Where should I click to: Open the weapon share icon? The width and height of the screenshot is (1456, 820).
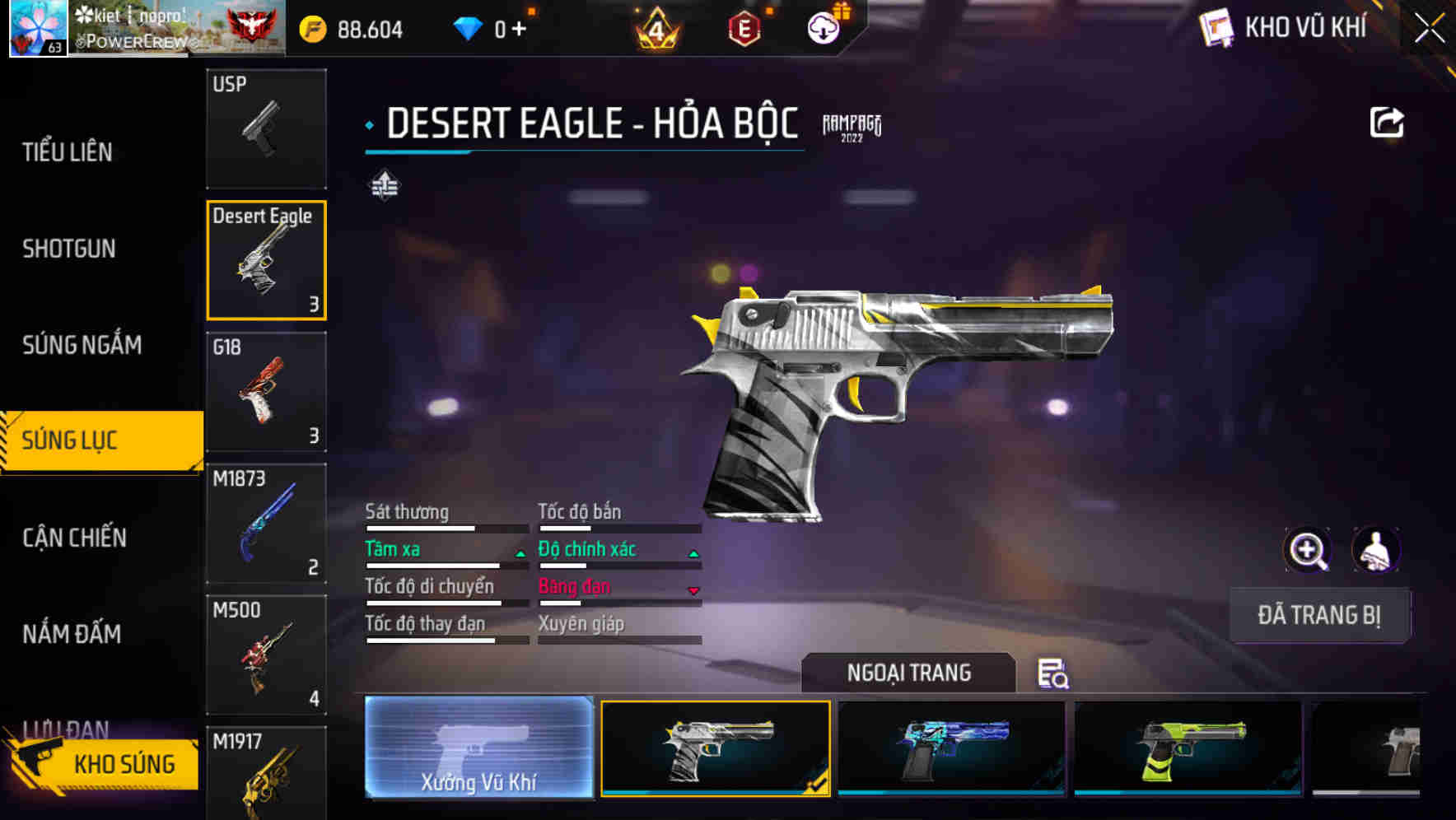coord(1388,121)
